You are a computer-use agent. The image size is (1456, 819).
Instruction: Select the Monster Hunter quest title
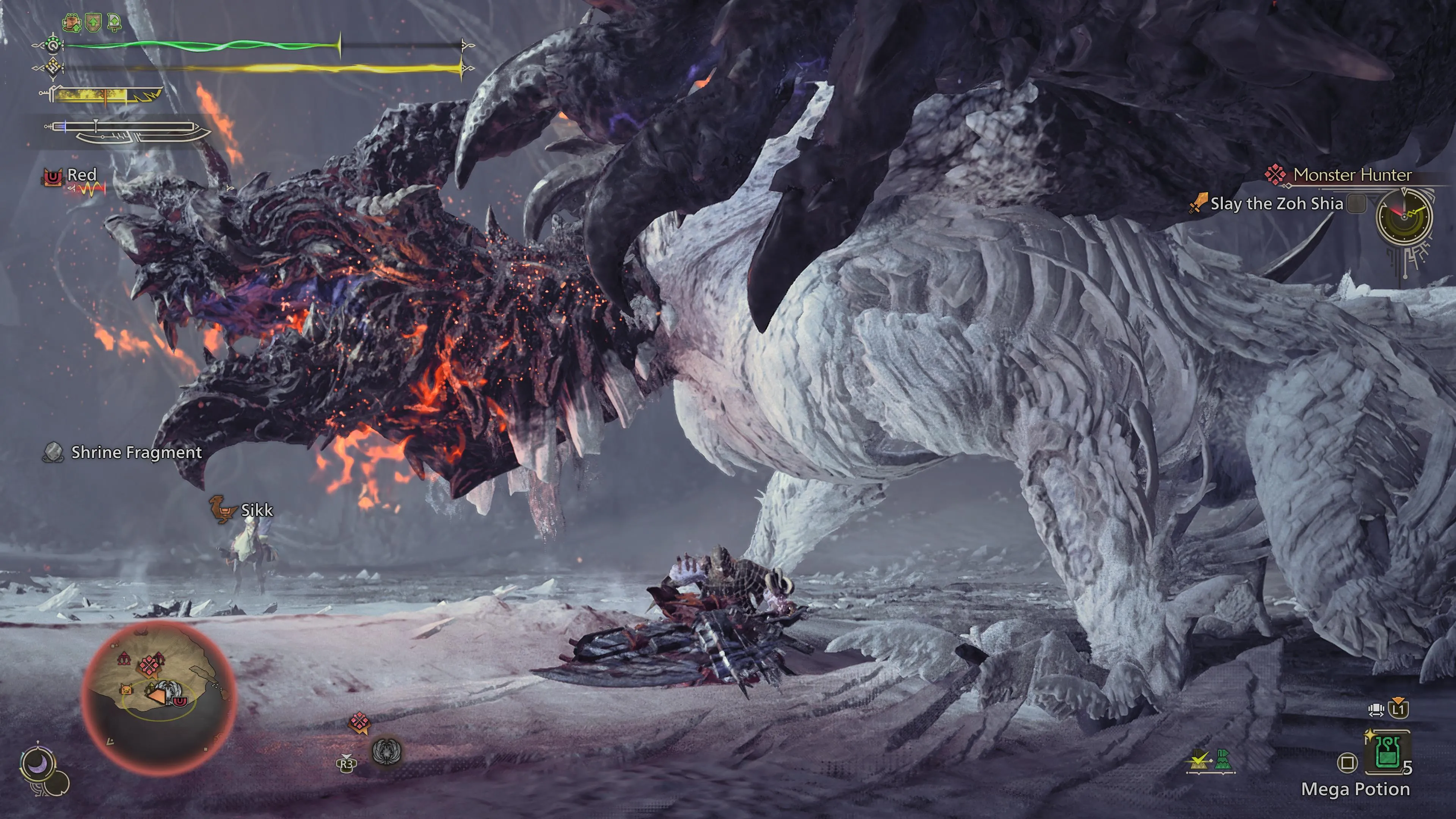[x=1352, y=175]
